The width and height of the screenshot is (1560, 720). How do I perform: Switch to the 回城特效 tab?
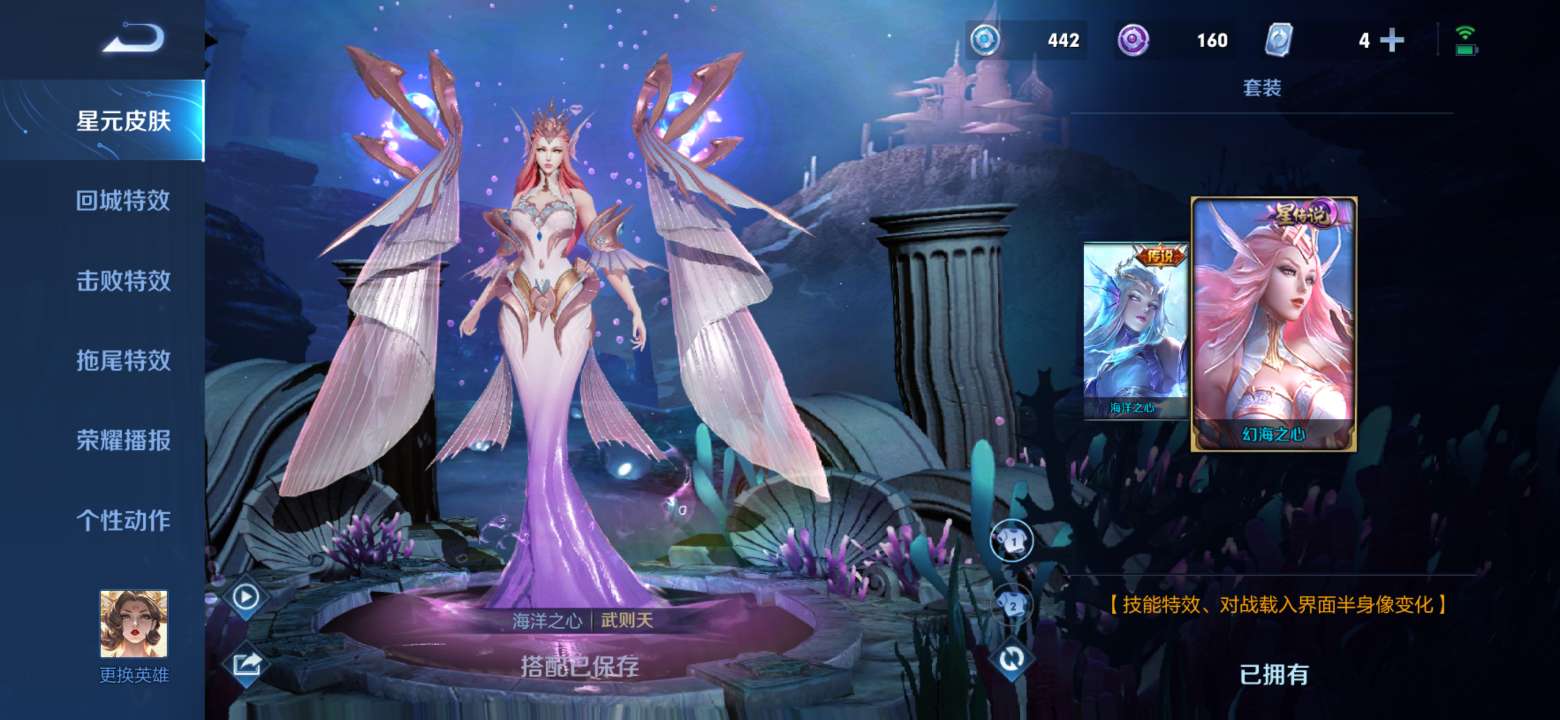click(120, 200)
